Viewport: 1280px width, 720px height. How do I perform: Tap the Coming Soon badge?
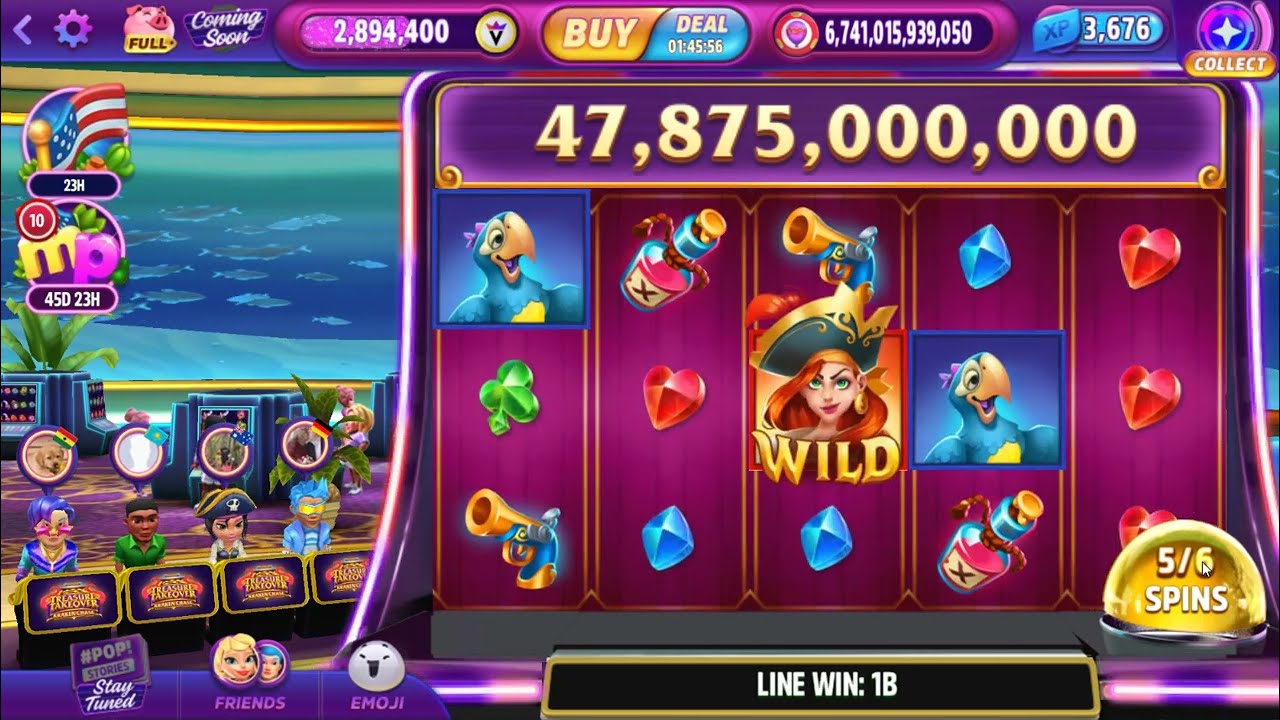click(226, 30)
